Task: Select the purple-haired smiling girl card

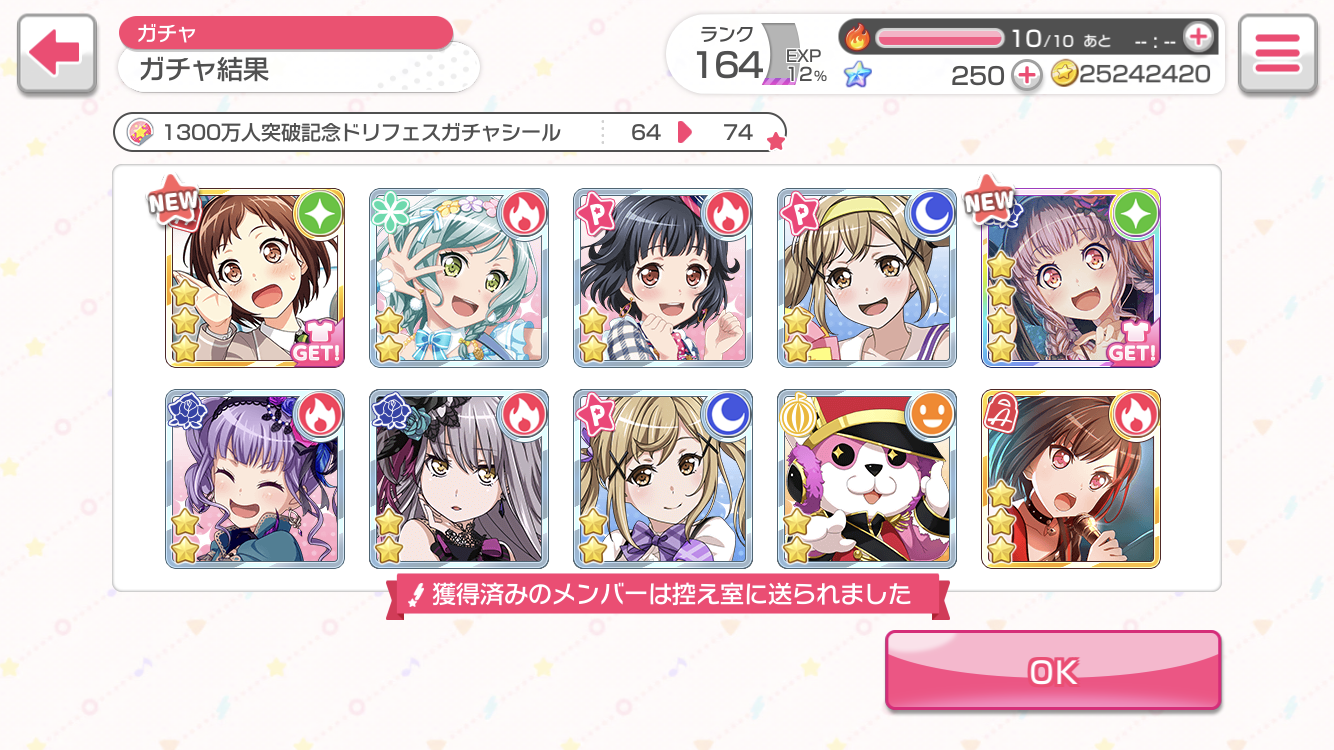Action: (x=255, y=479)
